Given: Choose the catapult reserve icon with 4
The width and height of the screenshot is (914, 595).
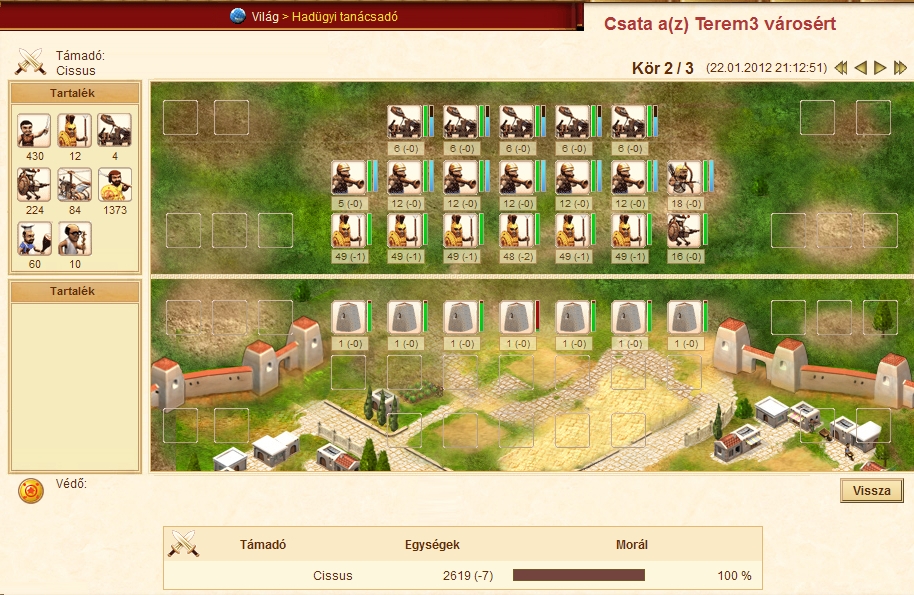Looking at the screenshot, I should (x=115, y=131).
